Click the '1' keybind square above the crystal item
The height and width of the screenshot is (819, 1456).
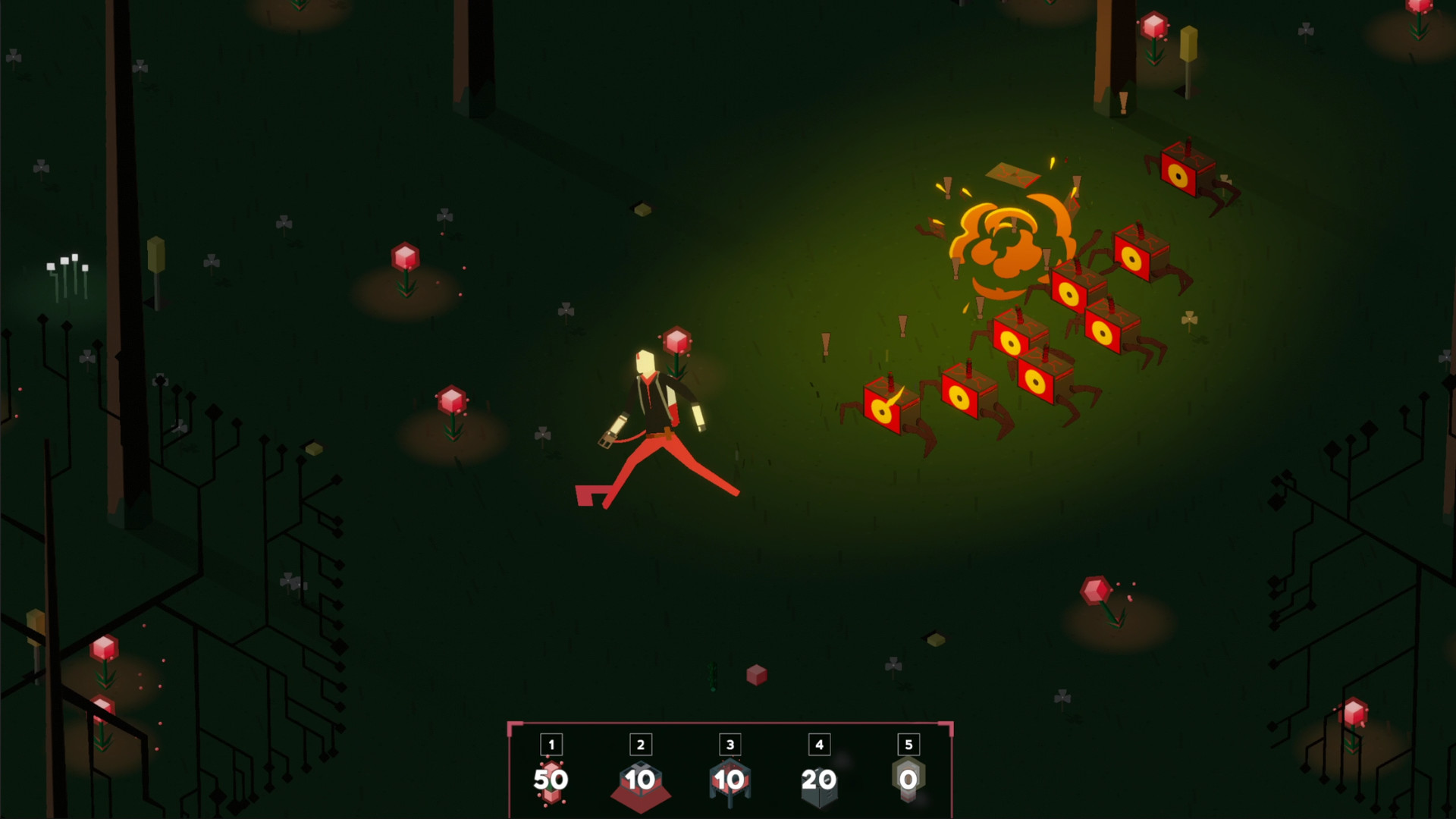pyautogui.click(x=552, y=744)
